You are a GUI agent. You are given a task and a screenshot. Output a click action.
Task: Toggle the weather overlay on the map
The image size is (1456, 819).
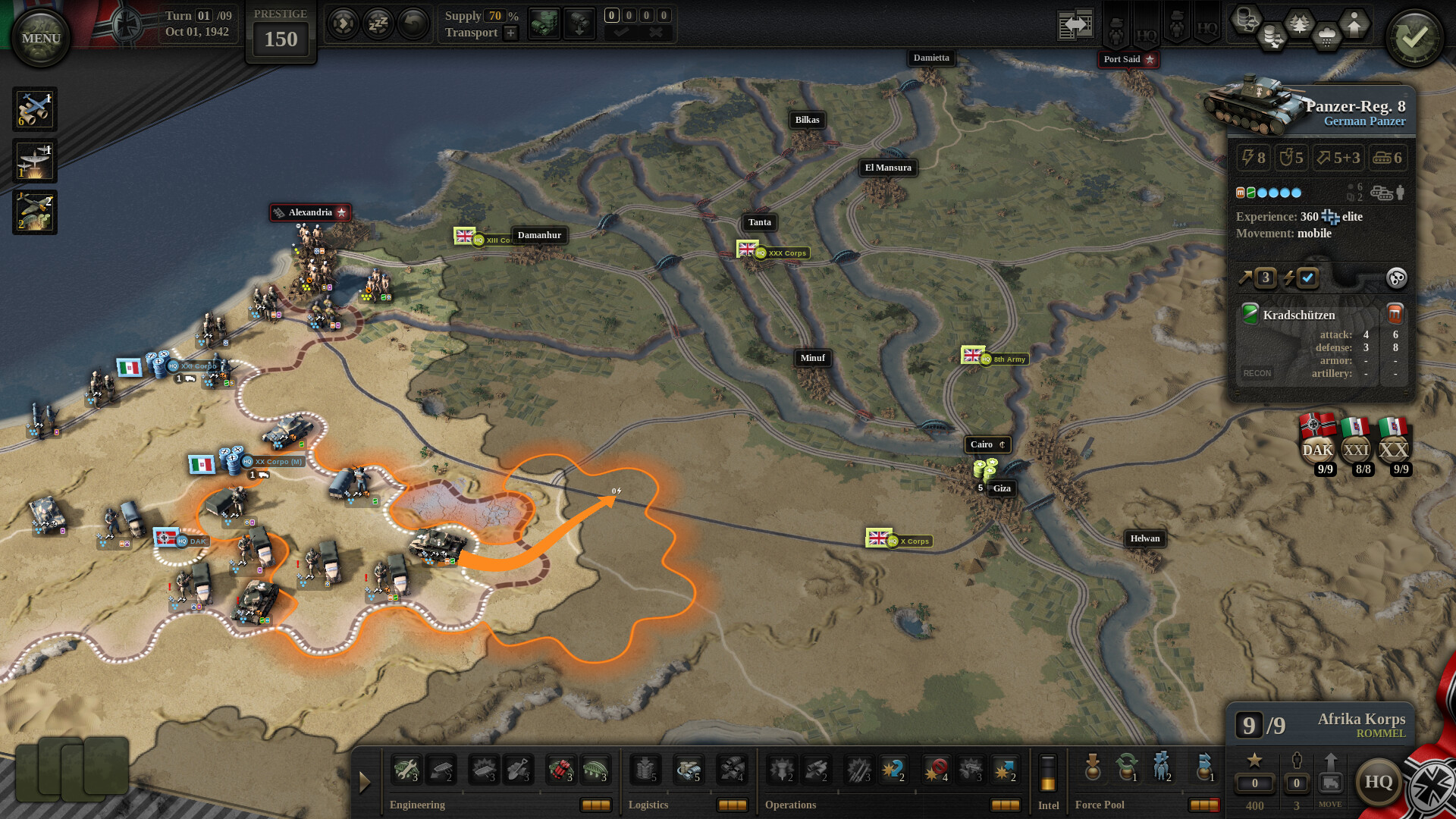click(x=1327, y=35)
